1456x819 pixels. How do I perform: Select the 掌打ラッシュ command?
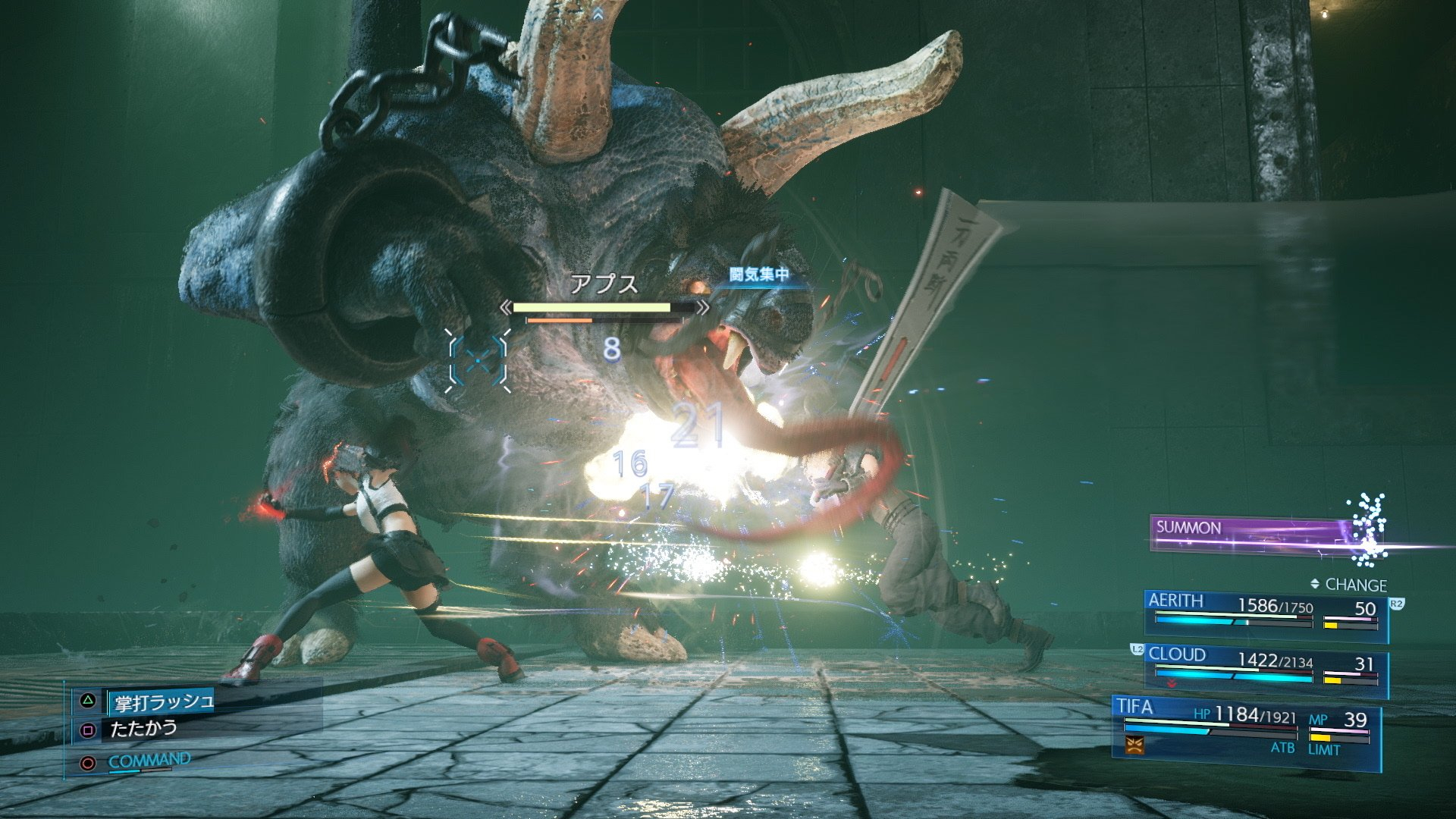coord(163,702)
